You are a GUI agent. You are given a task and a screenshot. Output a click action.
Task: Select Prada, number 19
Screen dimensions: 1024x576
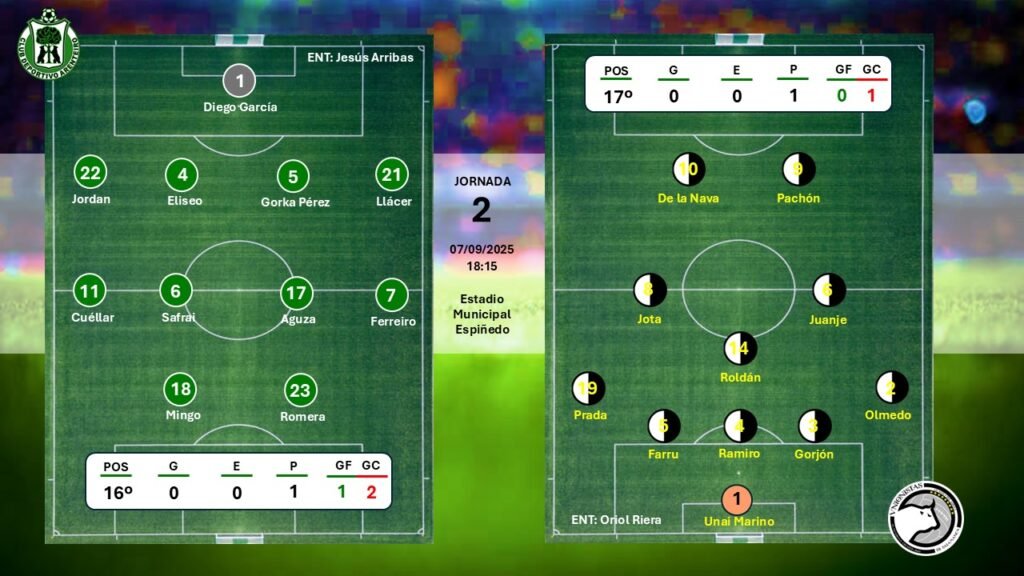(589, 388)
